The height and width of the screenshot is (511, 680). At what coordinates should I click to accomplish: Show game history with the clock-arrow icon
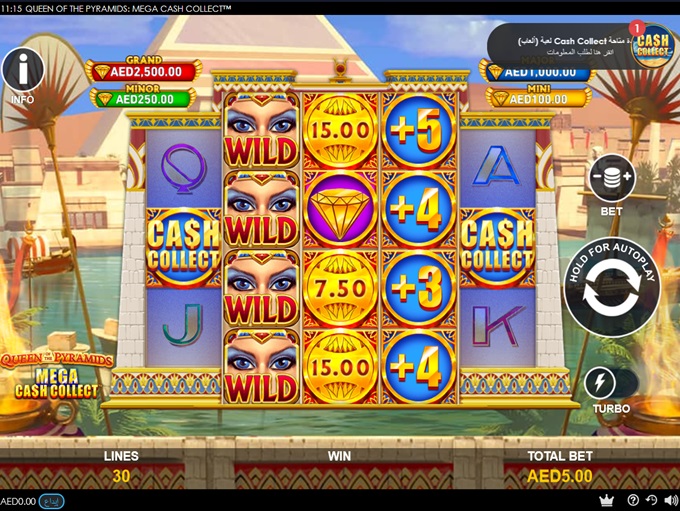[x=651, y=500]
